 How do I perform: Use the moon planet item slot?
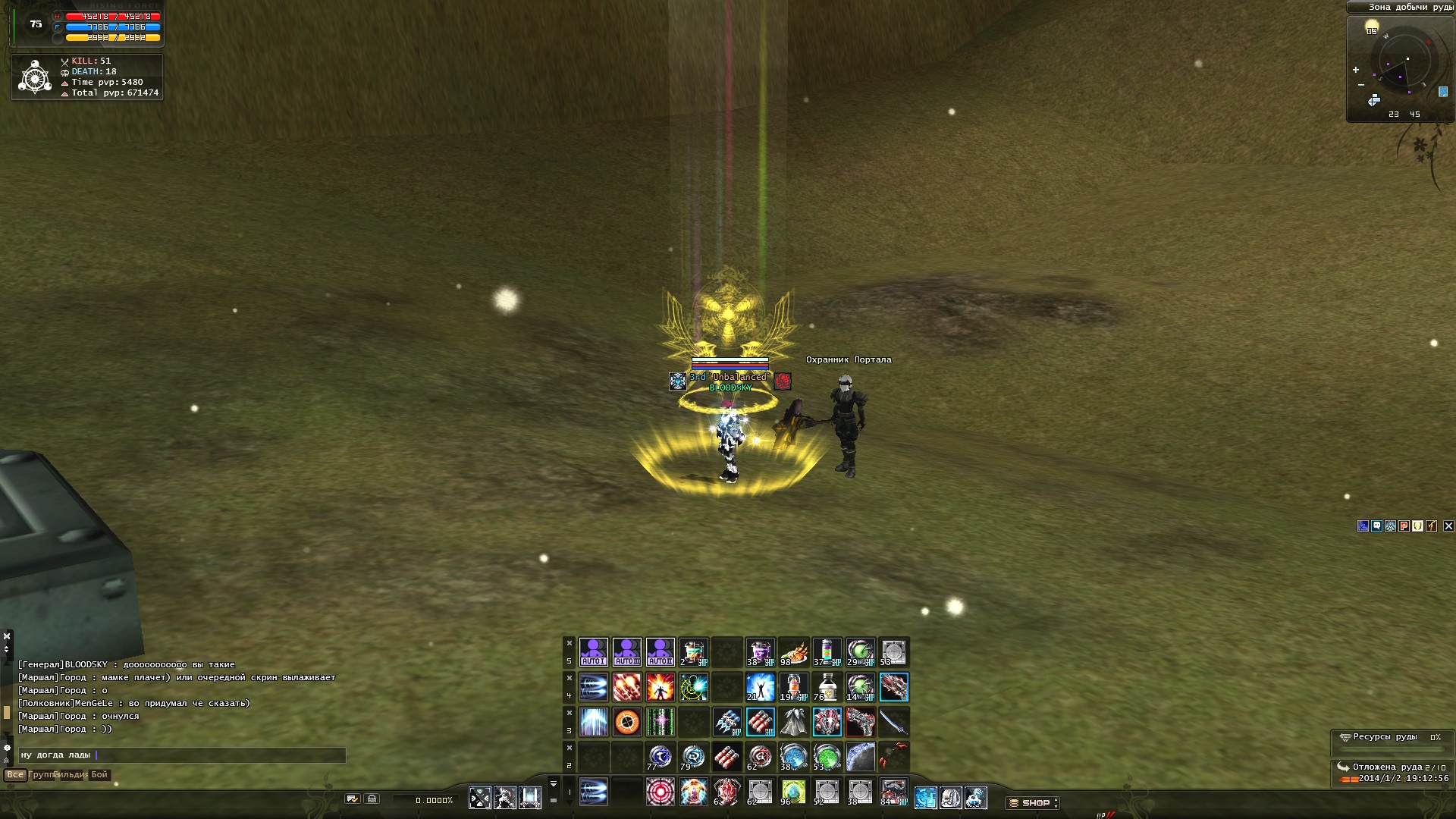[860, 757]
